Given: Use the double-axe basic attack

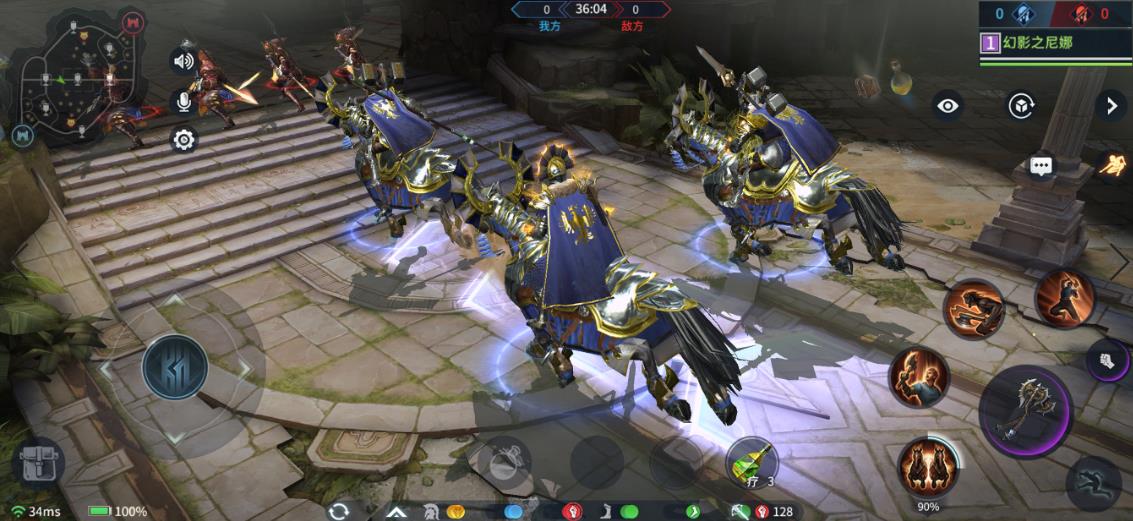Looking at the screenshot, I should click(x=1025, y=409).
